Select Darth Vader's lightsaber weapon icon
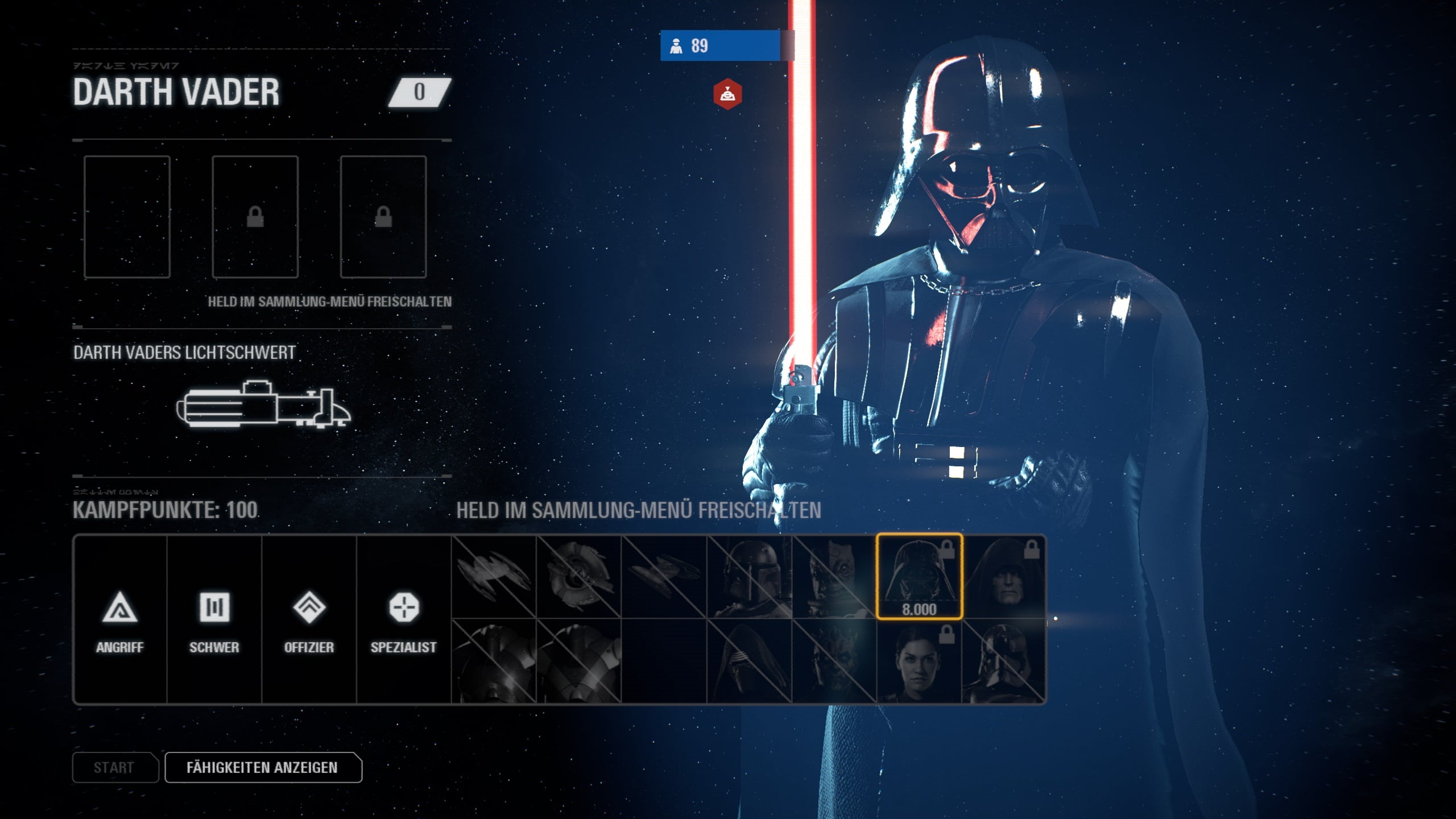1456x819 pixels. pos(263,404)
